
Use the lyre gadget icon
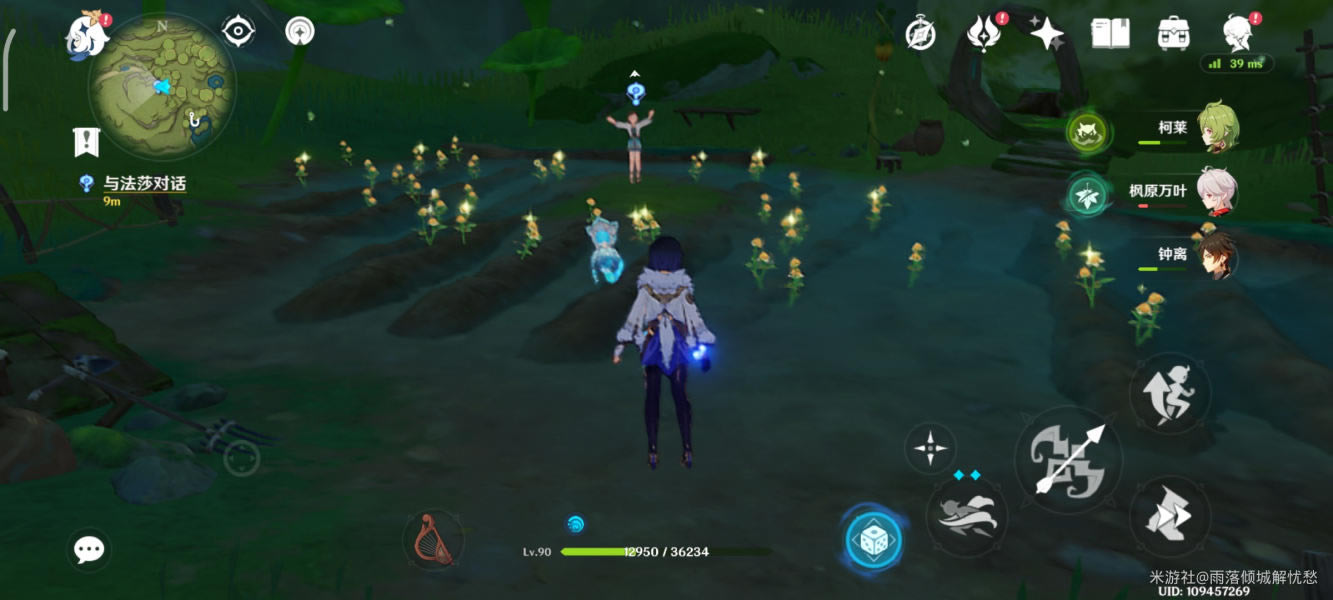pos(434,540)
